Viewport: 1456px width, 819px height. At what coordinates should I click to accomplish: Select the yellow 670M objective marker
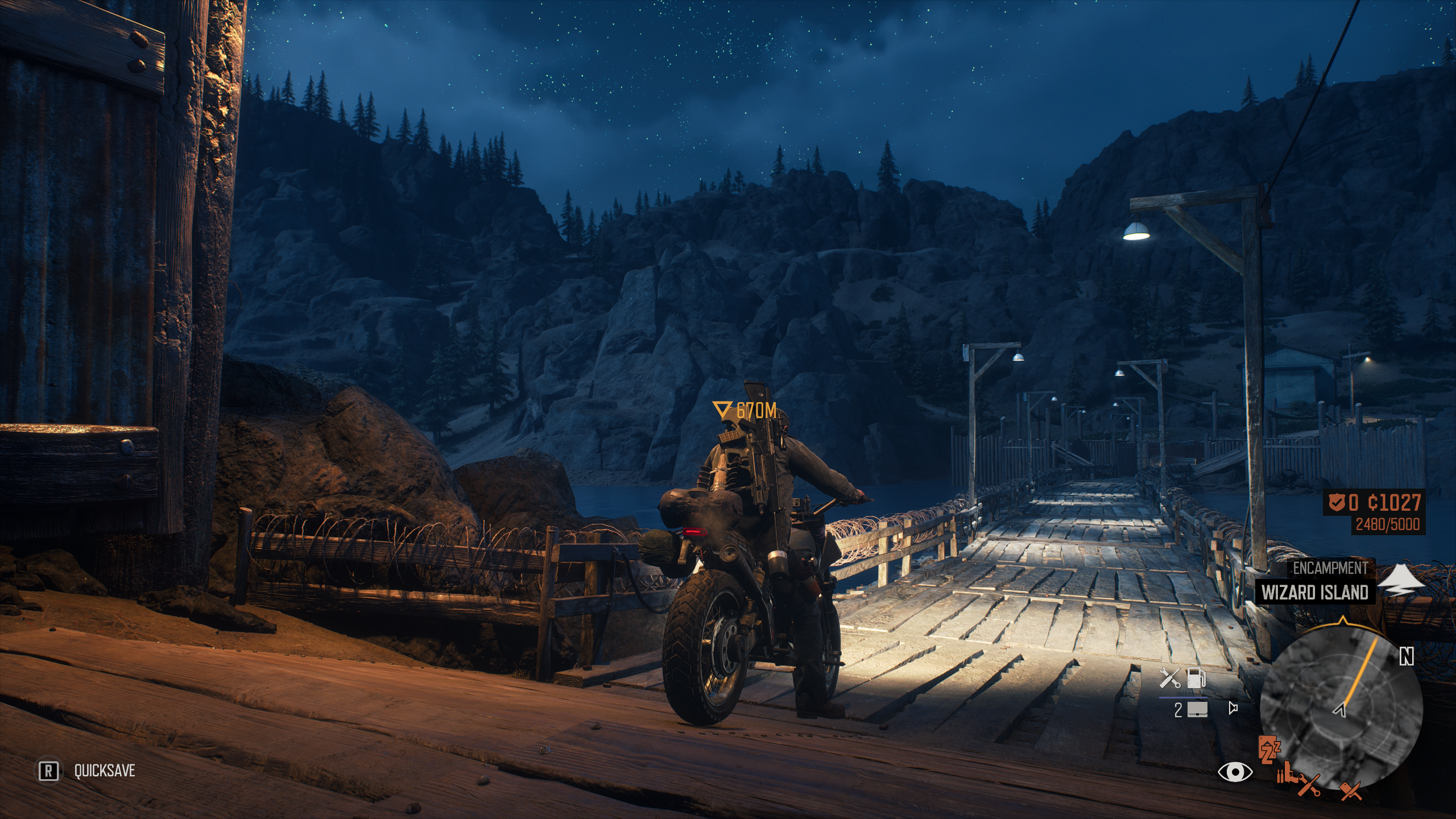pyautogui.click(x=744, y=410)
